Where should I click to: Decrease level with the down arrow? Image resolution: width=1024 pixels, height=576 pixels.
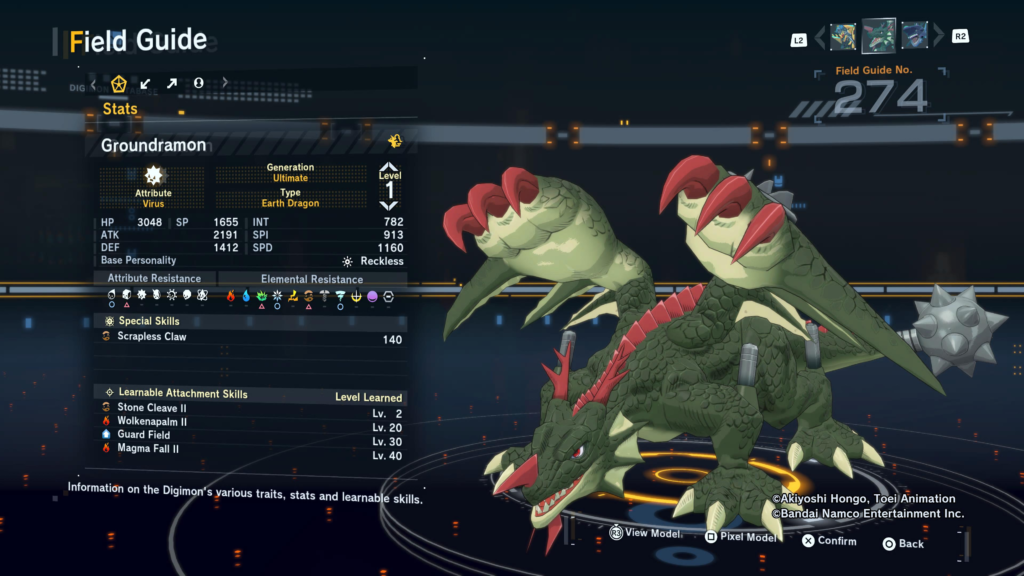point(389,205)
